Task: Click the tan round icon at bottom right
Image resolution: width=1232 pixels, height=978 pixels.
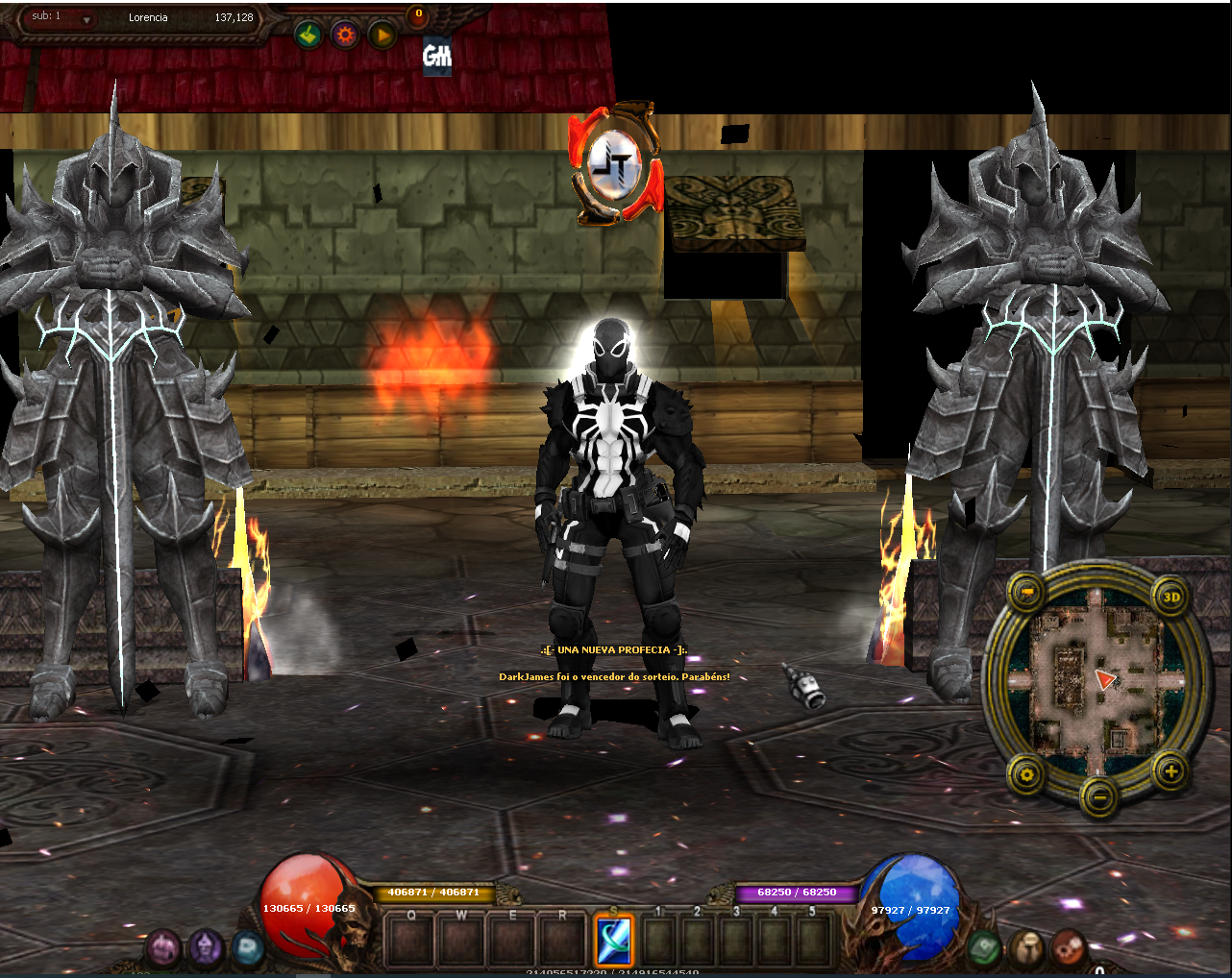Action: click(1025, 948)
